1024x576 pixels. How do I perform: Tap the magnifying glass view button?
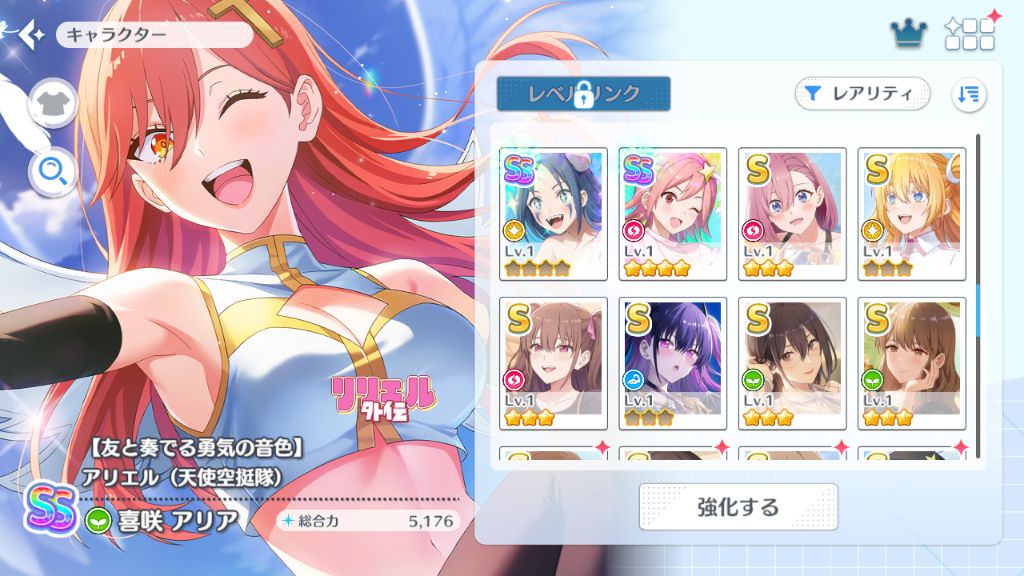[x=52, y=173]
